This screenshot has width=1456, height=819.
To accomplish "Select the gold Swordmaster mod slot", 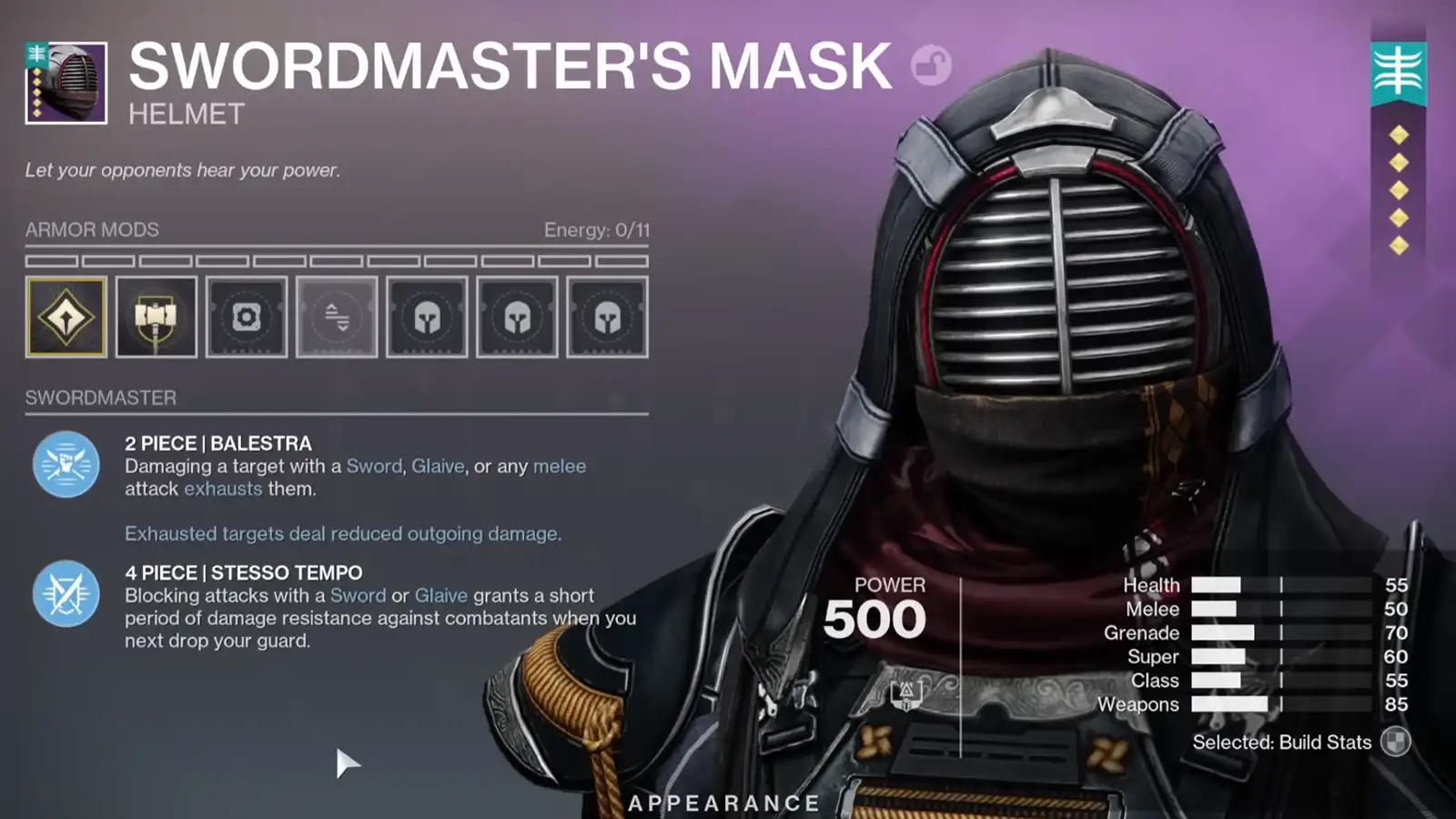I will coord(66,316).
